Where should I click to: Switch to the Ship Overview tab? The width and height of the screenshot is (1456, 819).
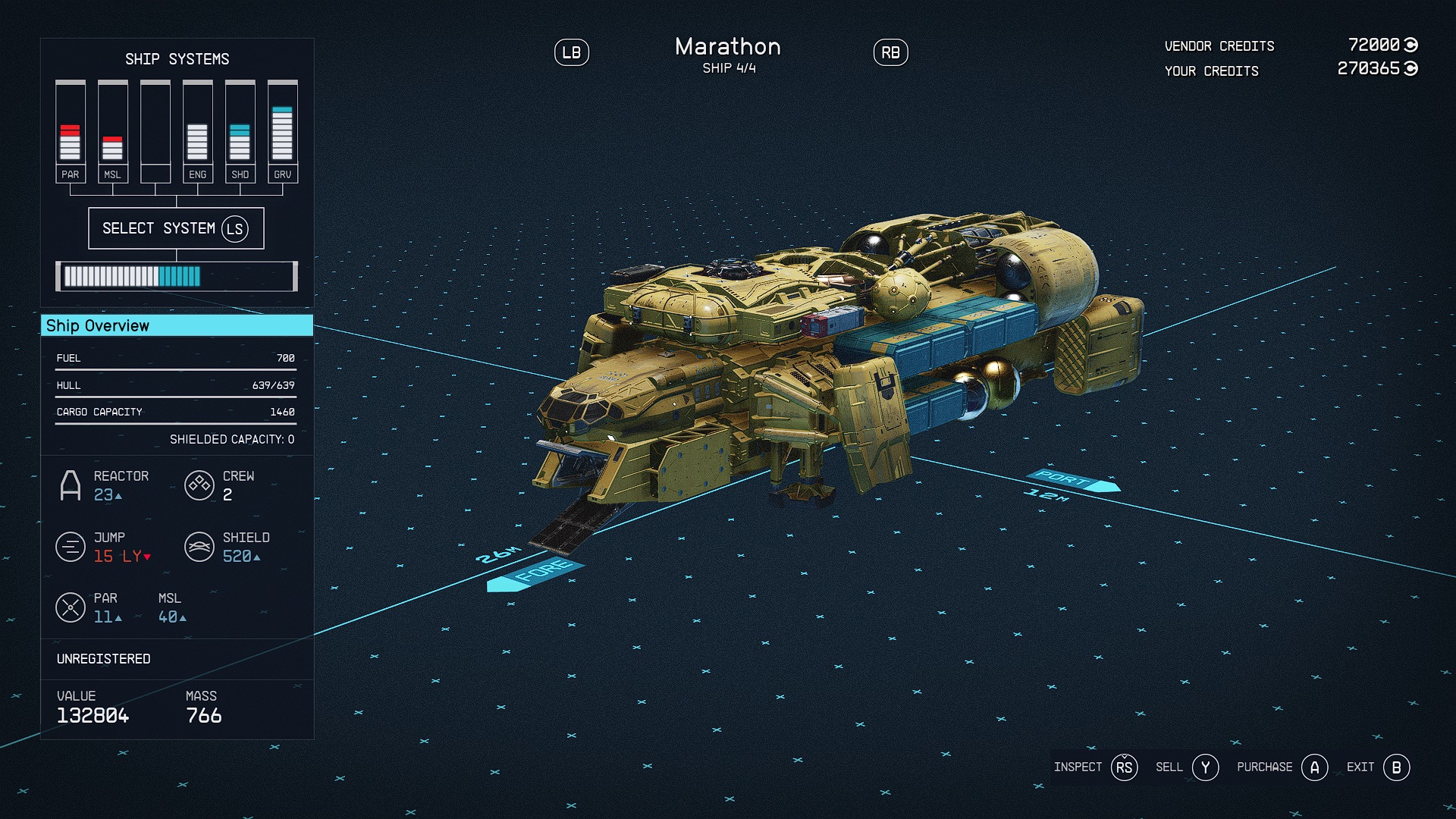177,325
